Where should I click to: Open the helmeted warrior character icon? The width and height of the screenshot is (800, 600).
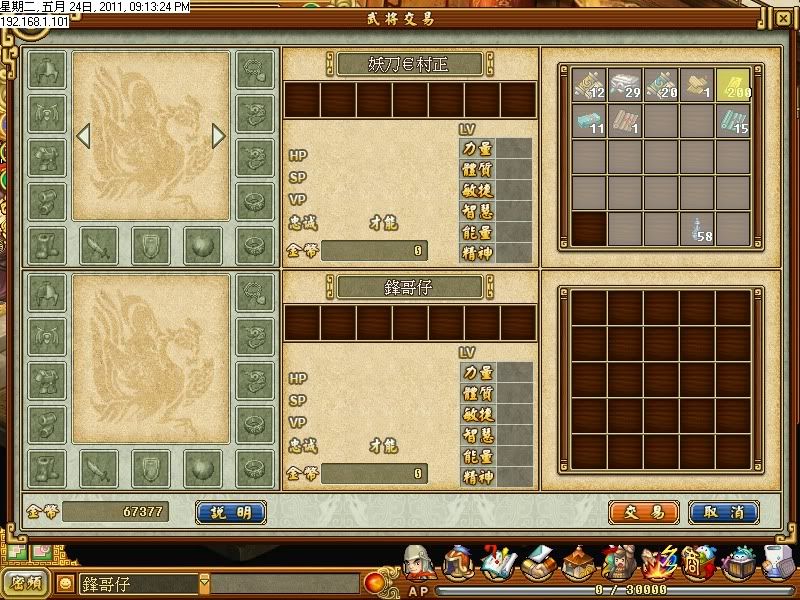click(420, 565)
